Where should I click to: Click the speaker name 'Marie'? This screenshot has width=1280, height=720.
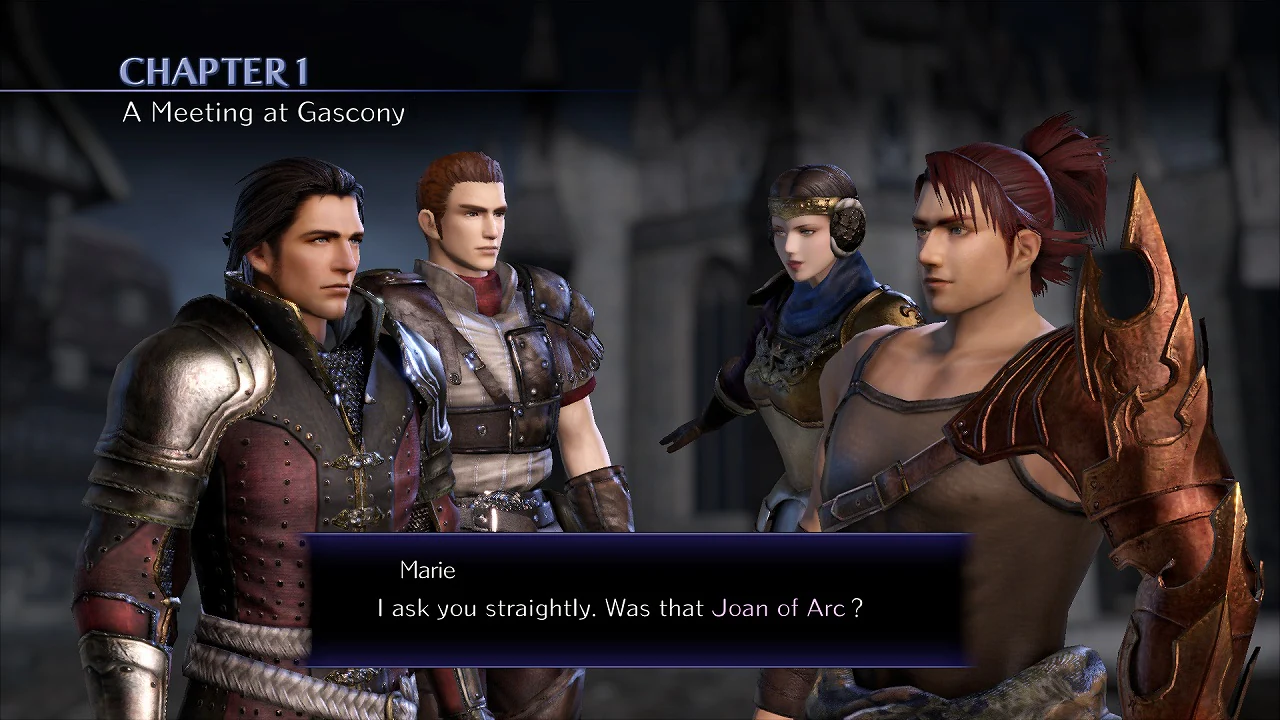click(x=430, y=570)
